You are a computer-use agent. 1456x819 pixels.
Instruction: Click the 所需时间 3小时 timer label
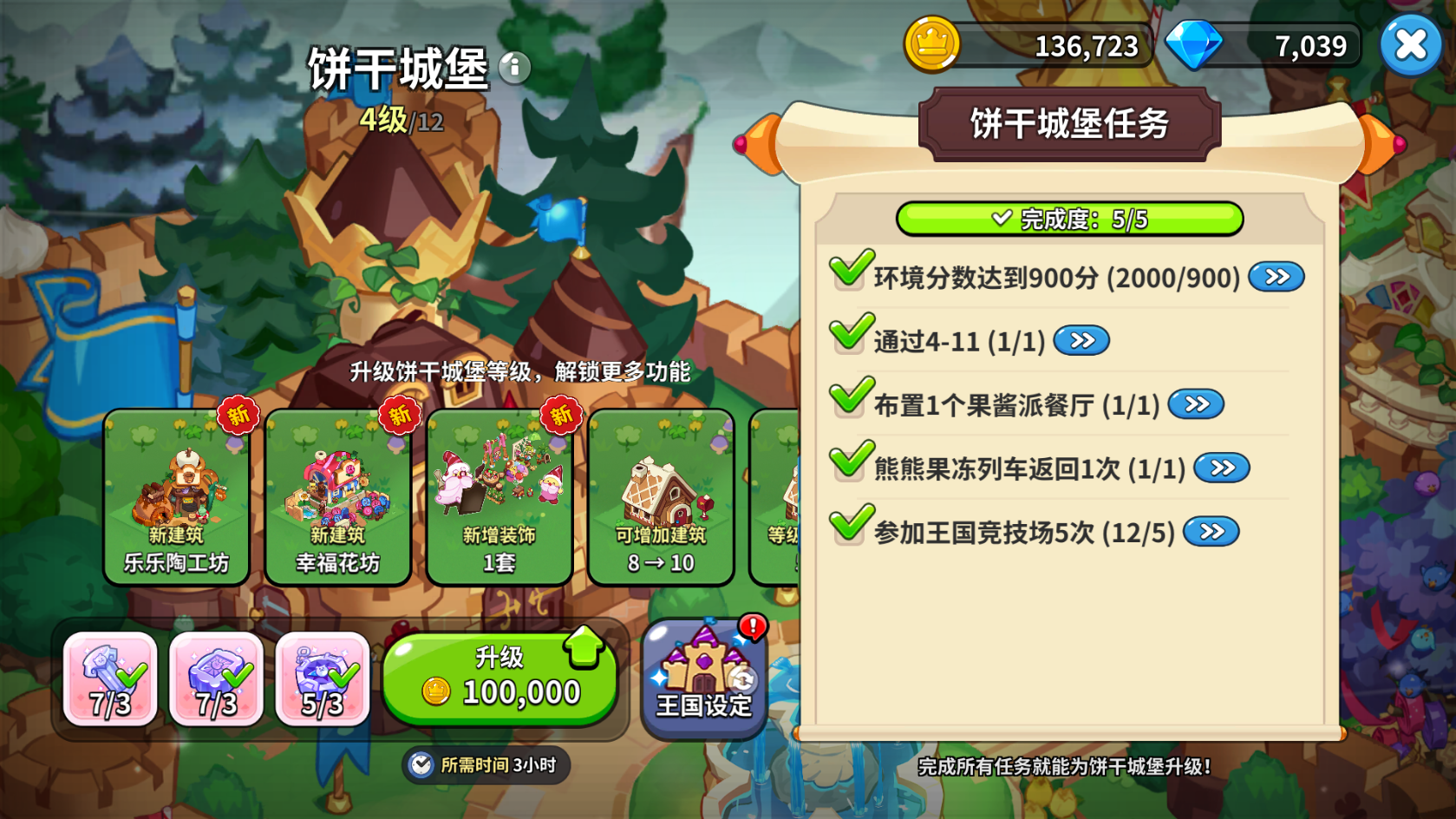(x=487, y=765)
